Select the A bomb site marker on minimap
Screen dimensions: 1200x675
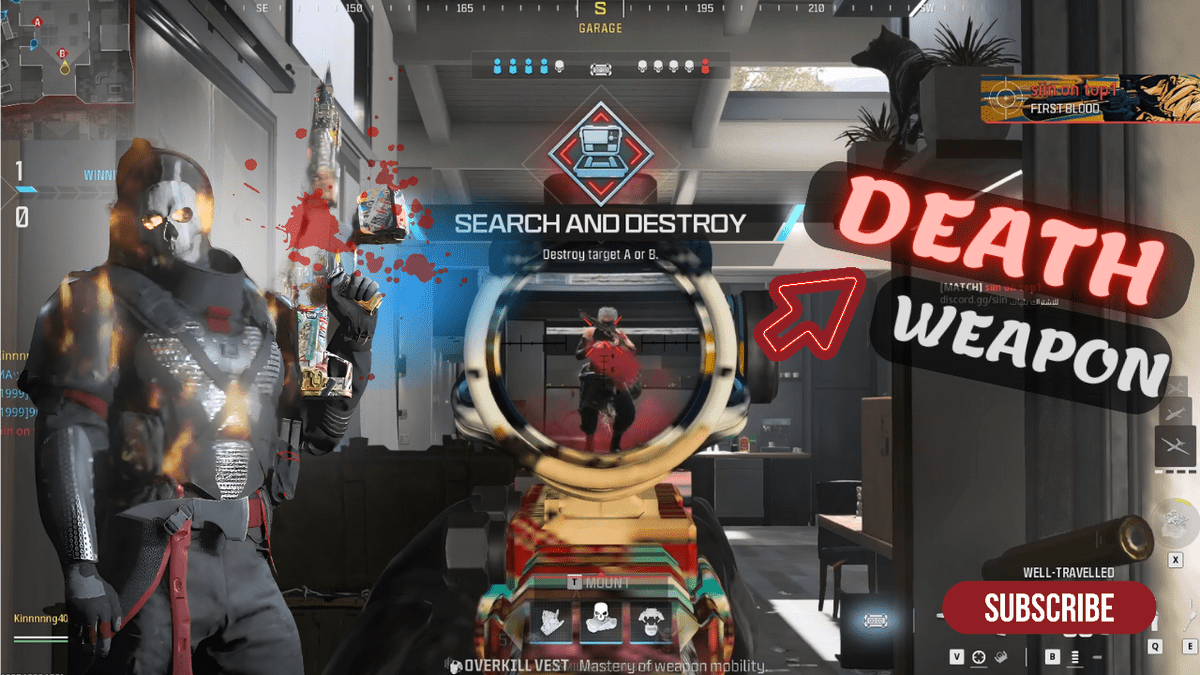coord(38,21)
